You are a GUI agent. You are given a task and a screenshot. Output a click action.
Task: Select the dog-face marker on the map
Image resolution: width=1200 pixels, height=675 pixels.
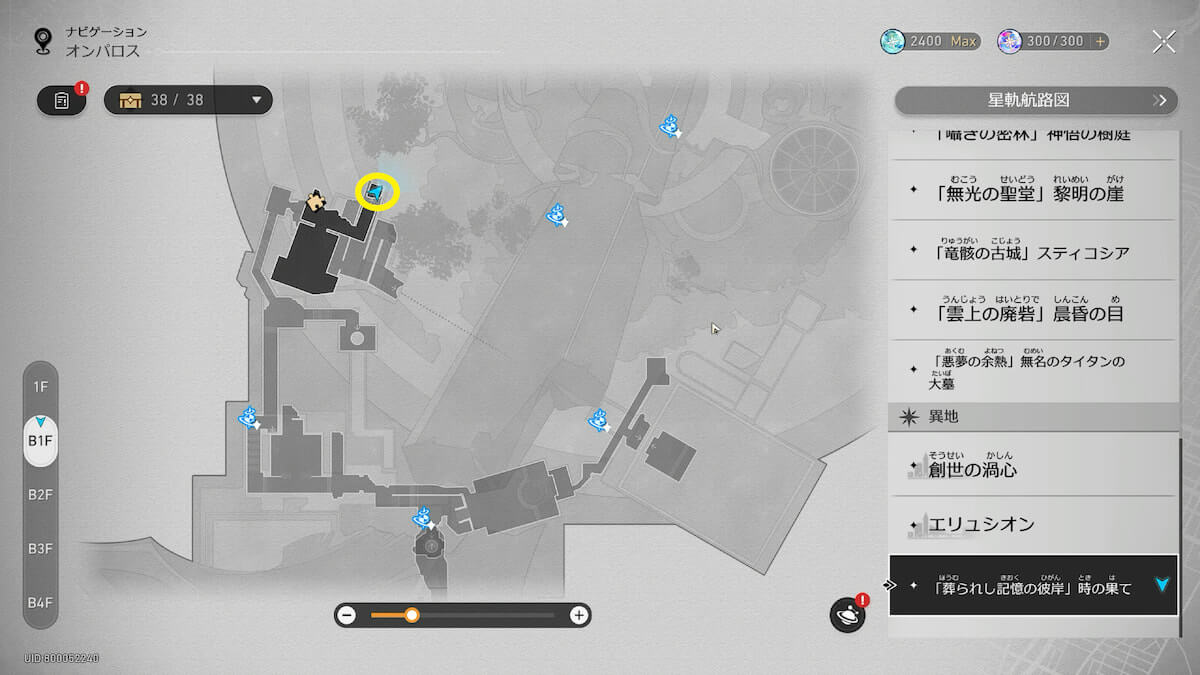coord(317,202)
